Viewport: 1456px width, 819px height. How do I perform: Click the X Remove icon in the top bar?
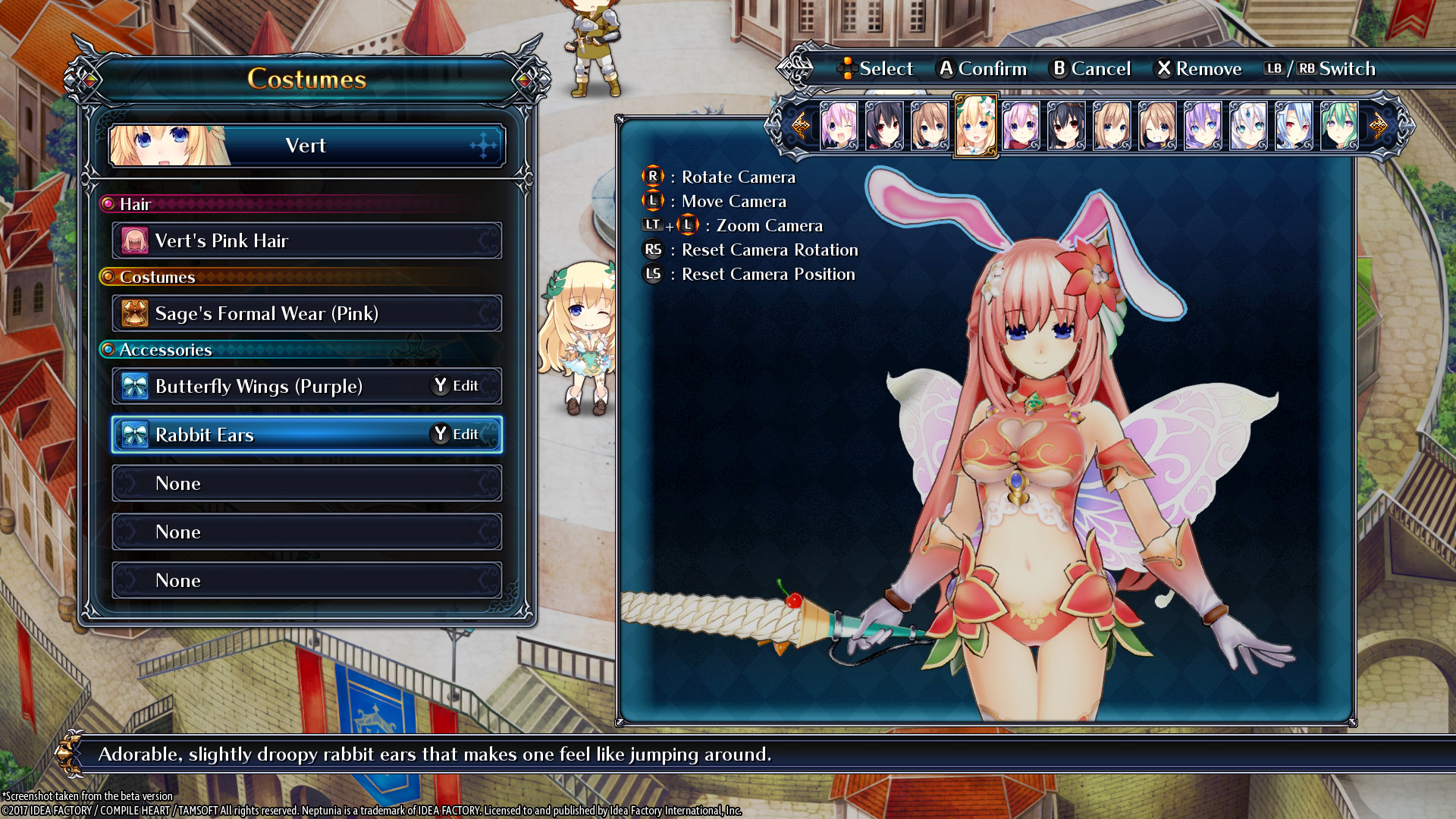coord(1163,68)
